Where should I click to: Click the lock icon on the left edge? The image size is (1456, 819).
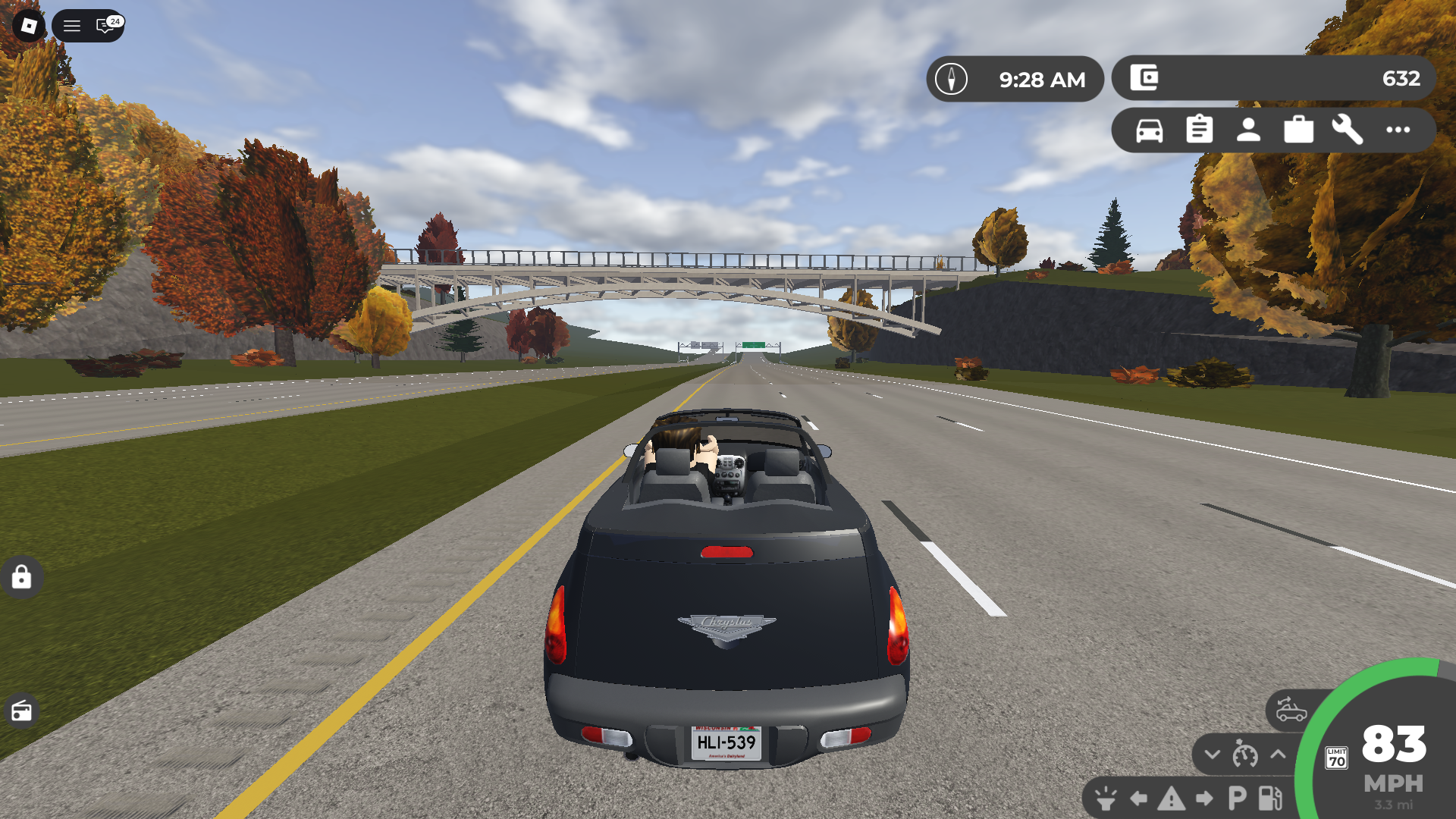[22, 578]
